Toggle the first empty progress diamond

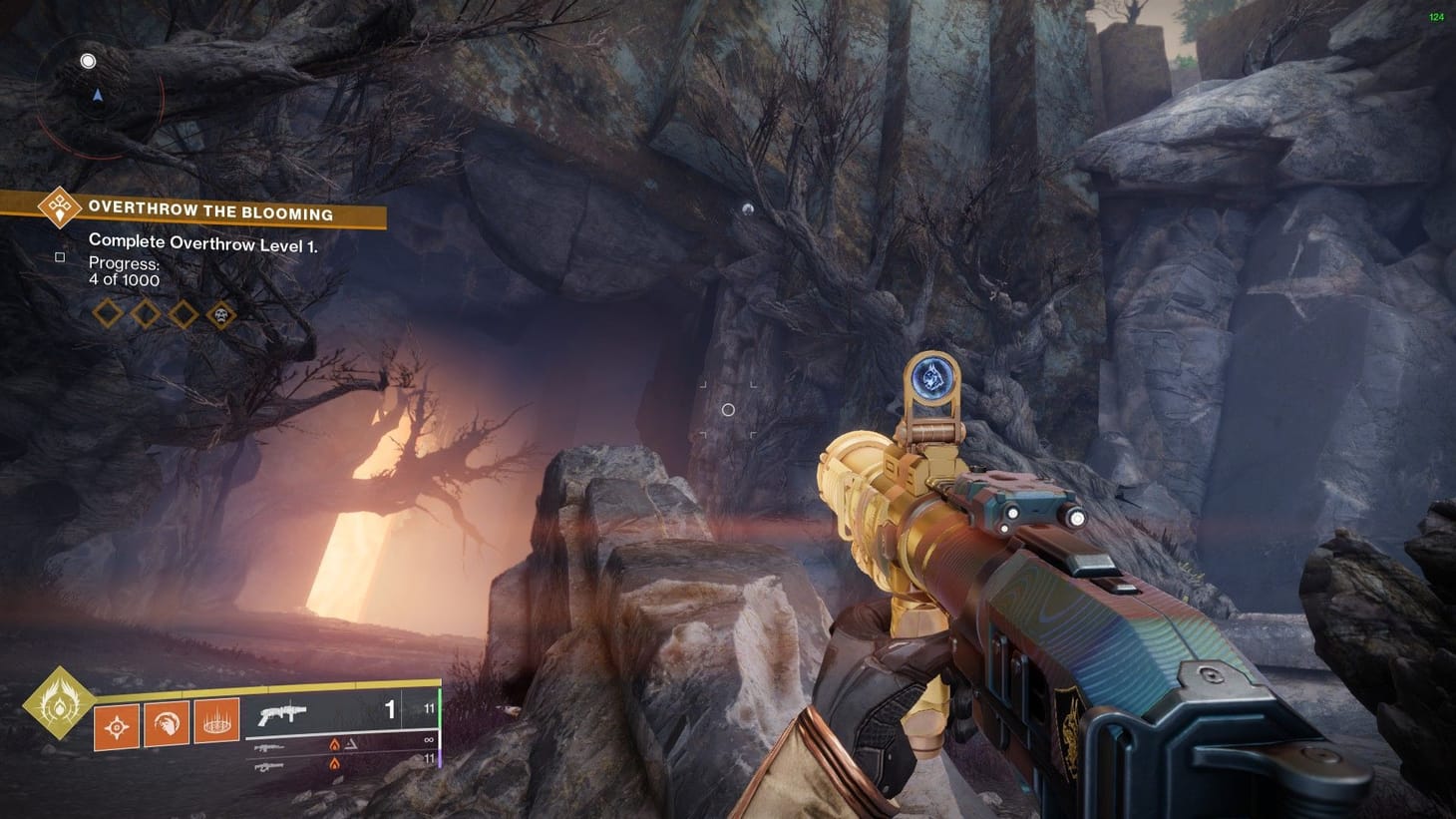pos(107,315)
